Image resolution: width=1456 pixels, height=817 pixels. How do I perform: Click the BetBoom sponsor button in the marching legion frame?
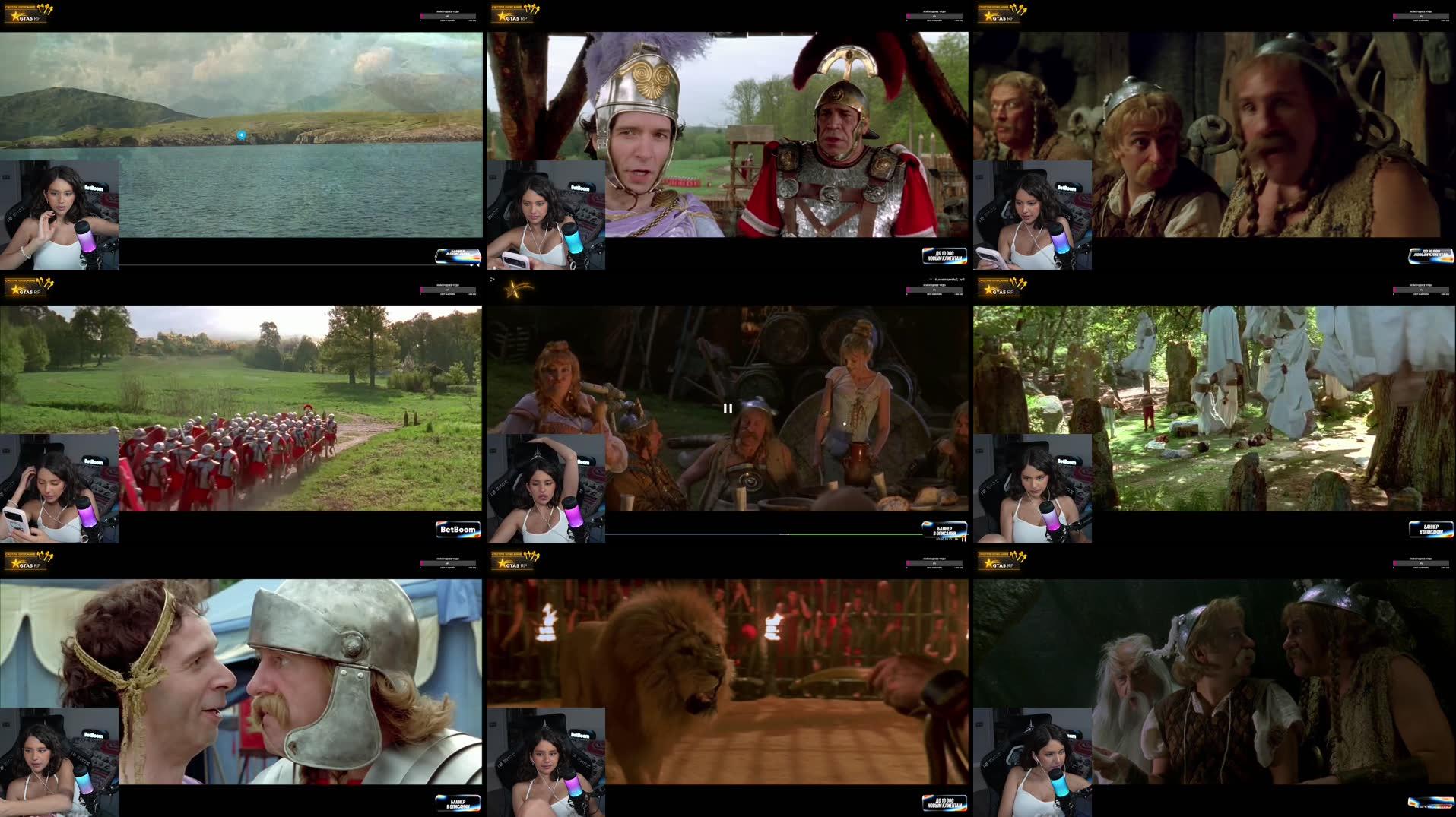coord(460,530)
